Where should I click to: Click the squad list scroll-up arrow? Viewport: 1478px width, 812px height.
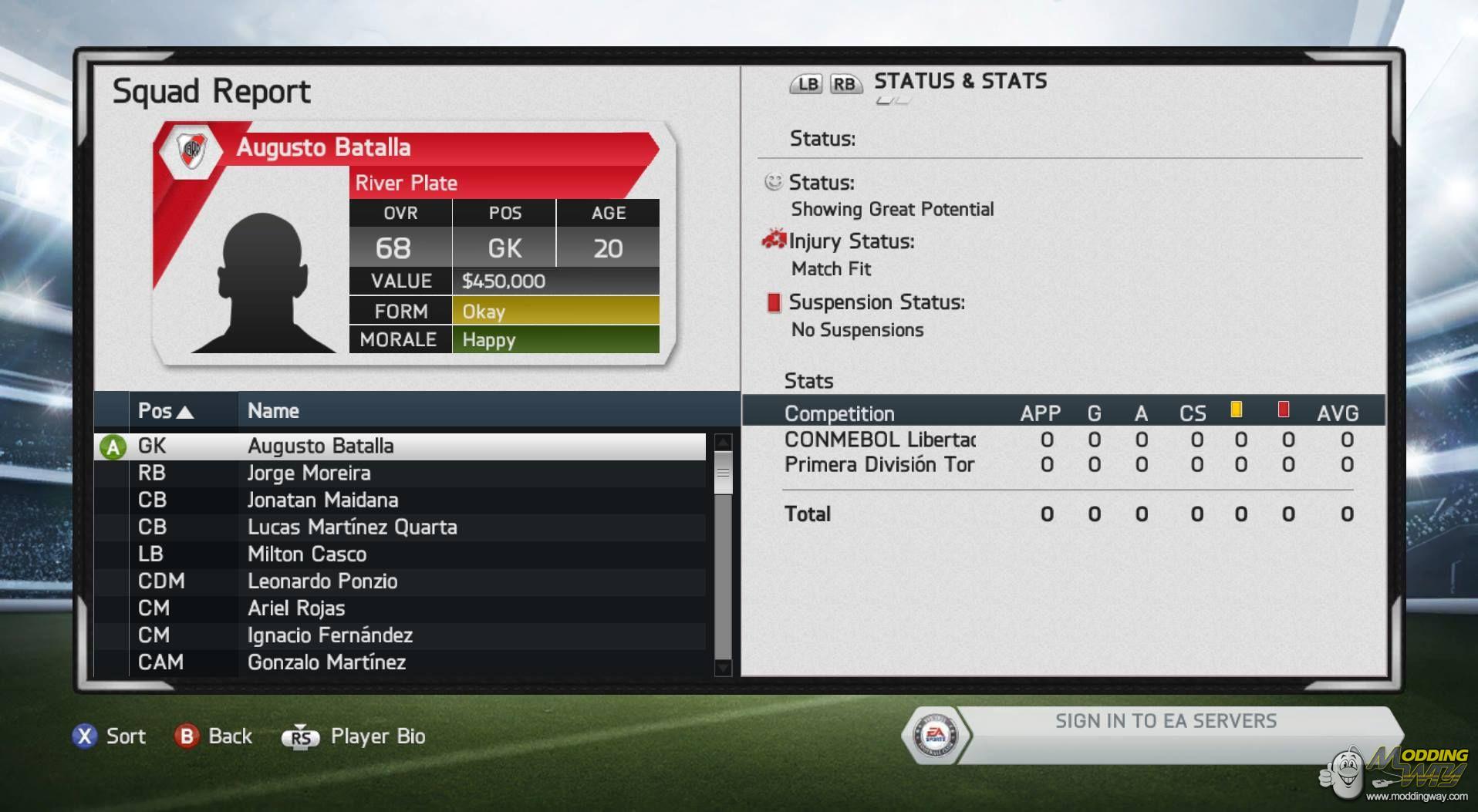(723, 443)
